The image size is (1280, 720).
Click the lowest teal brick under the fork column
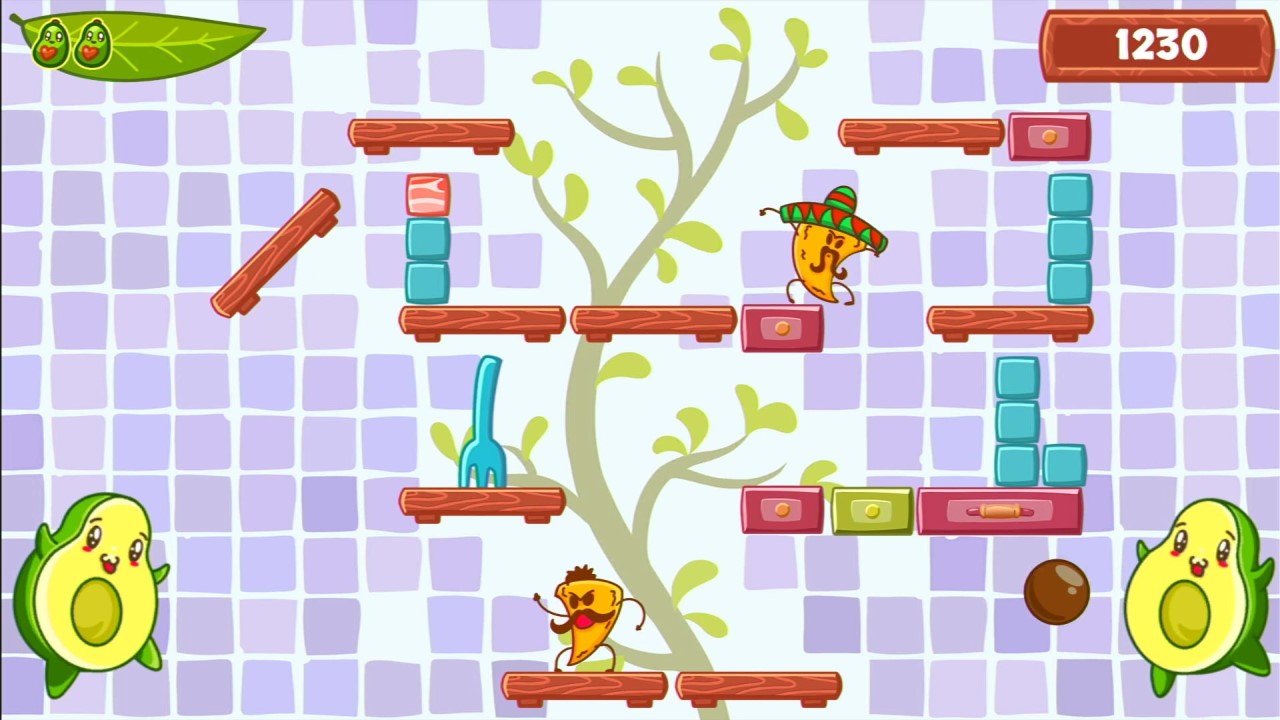point(428,281)
